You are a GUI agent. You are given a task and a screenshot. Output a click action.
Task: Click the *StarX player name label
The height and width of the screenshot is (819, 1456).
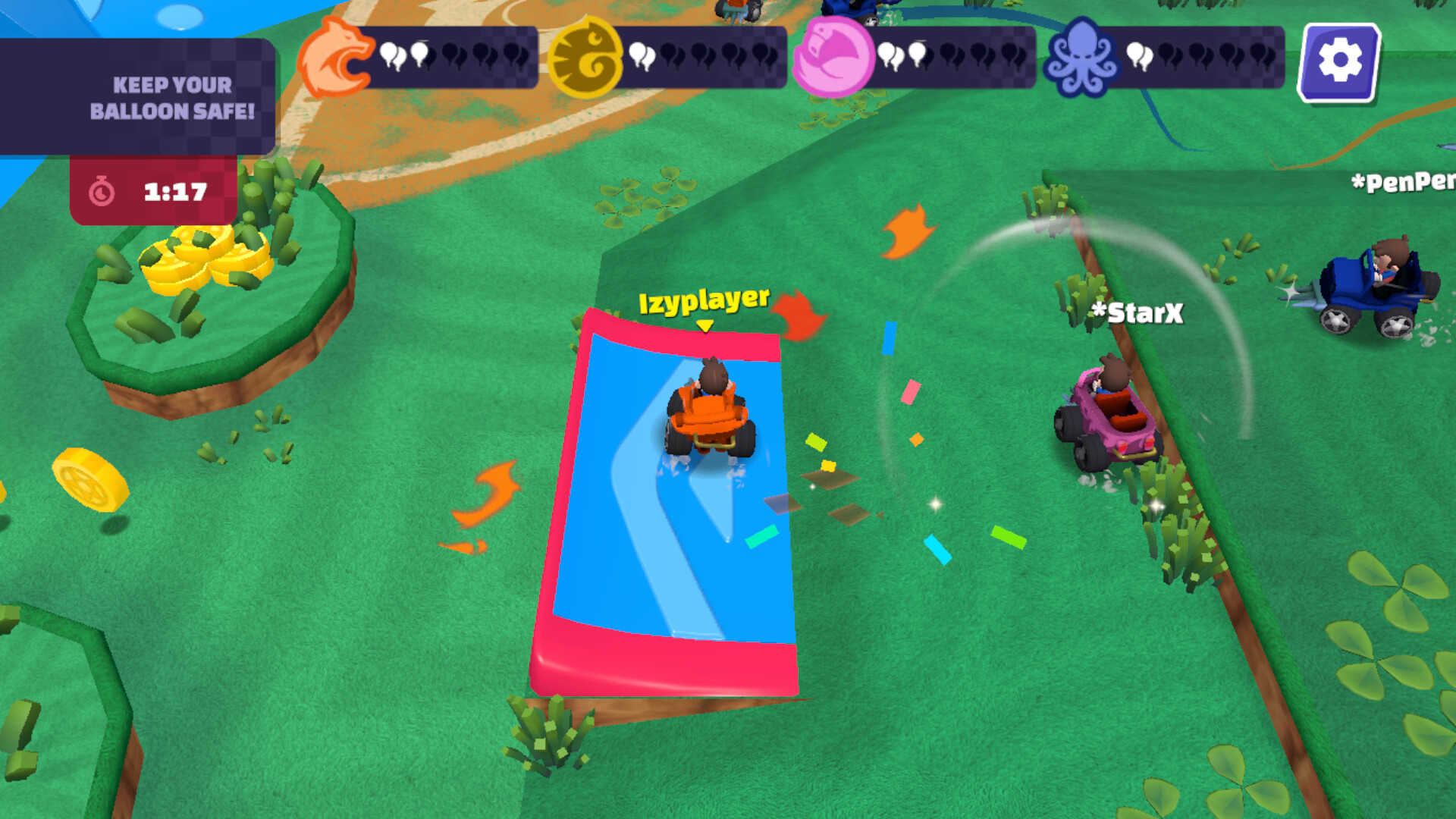point(1139,311)
